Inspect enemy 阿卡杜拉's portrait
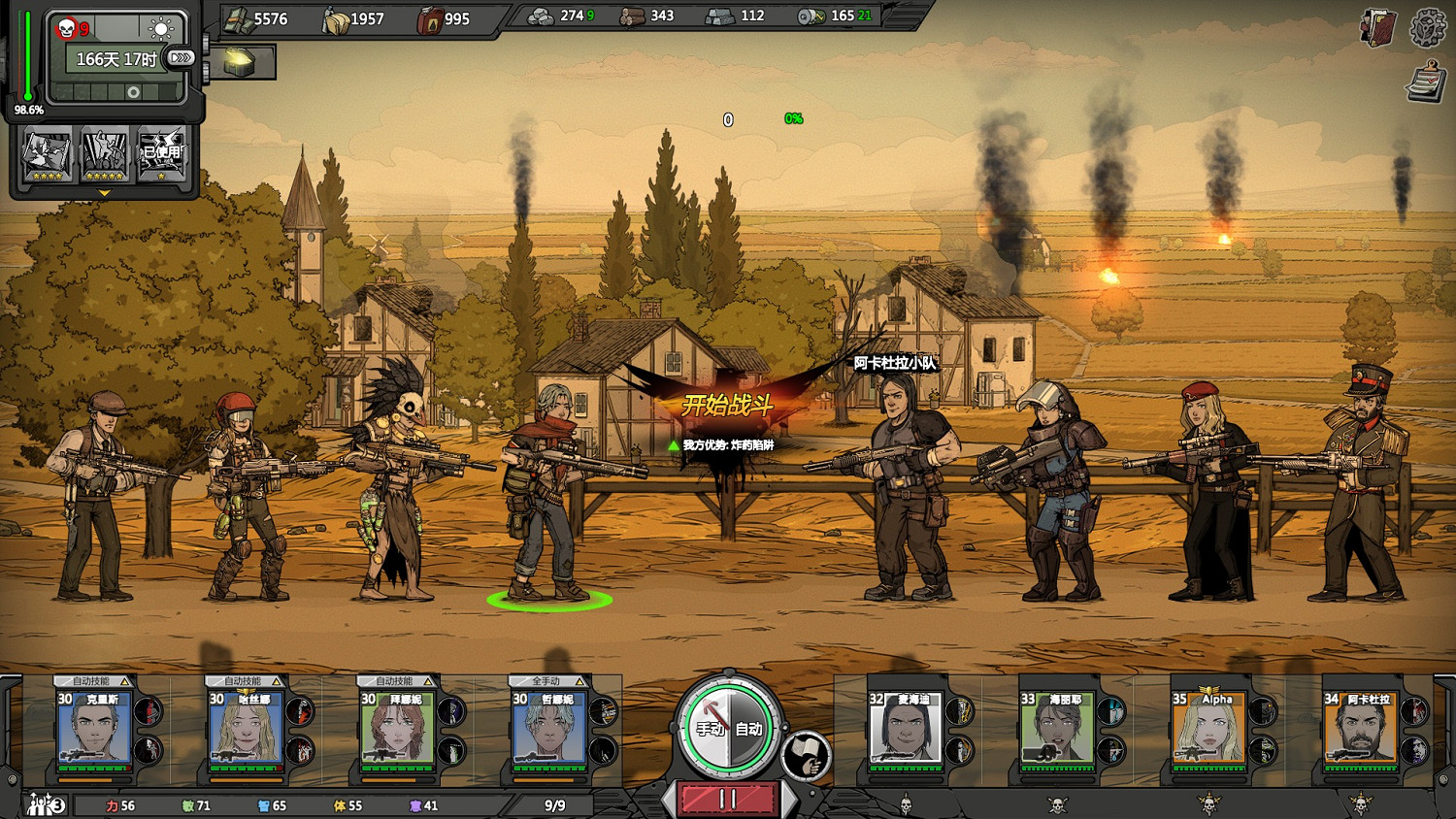The width and height of the screenshot is (1456, 819). point(1359,728)
